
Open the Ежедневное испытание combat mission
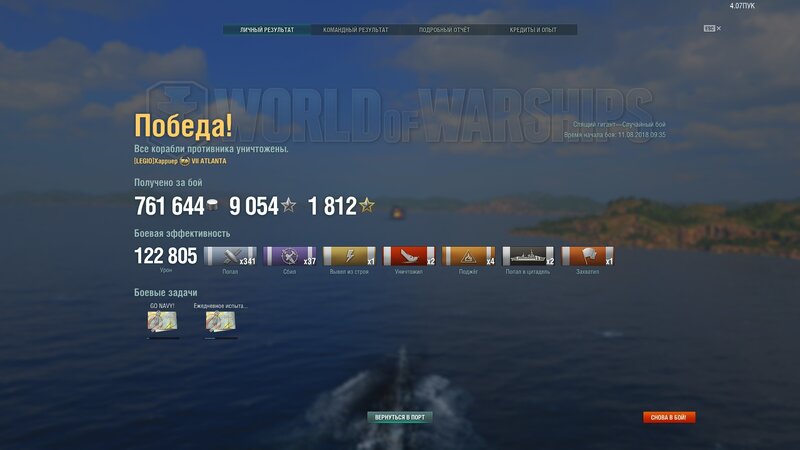click(x=221, y=321)
